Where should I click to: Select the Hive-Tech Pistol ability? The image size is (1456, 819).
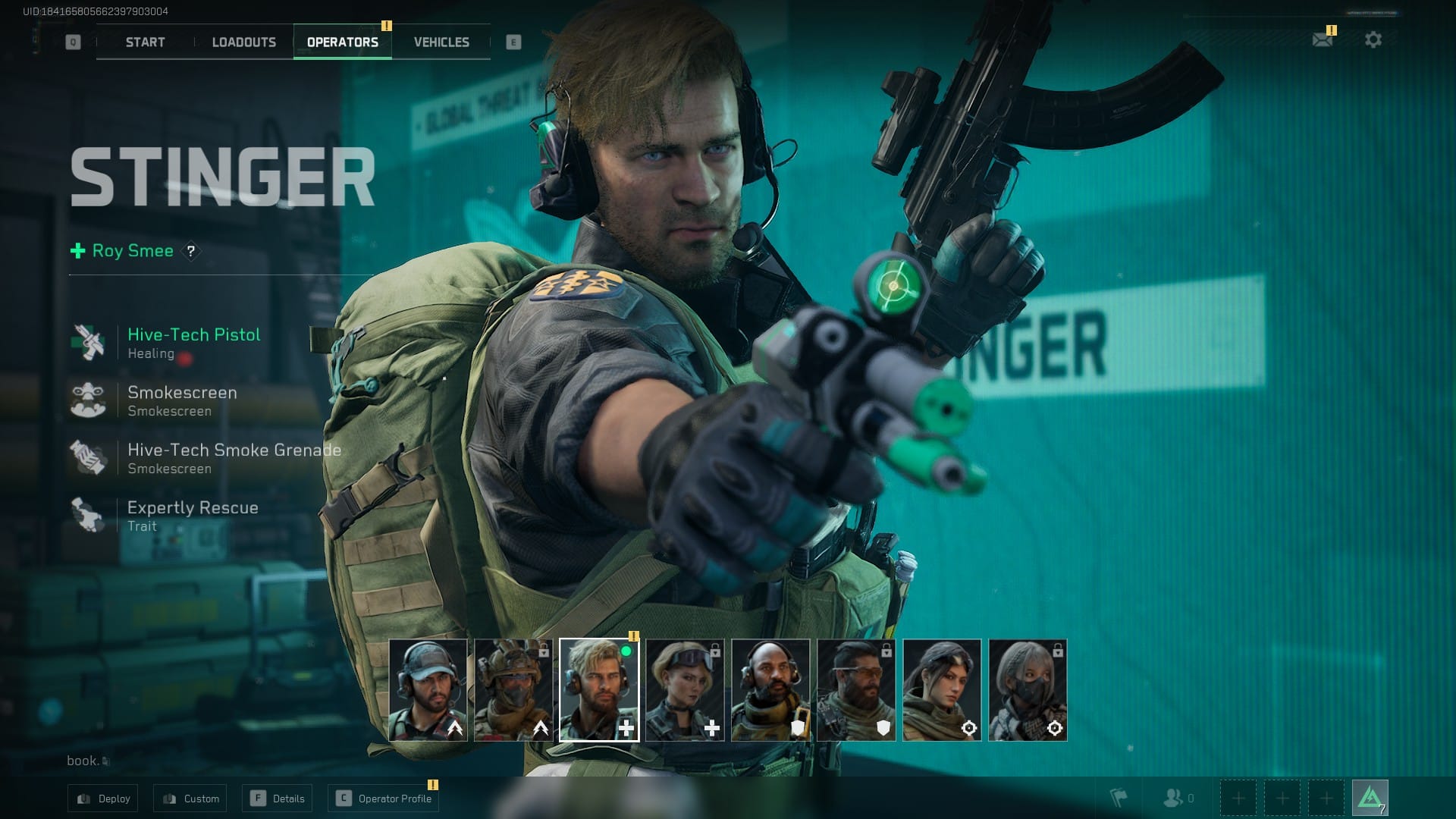(193, 342)
